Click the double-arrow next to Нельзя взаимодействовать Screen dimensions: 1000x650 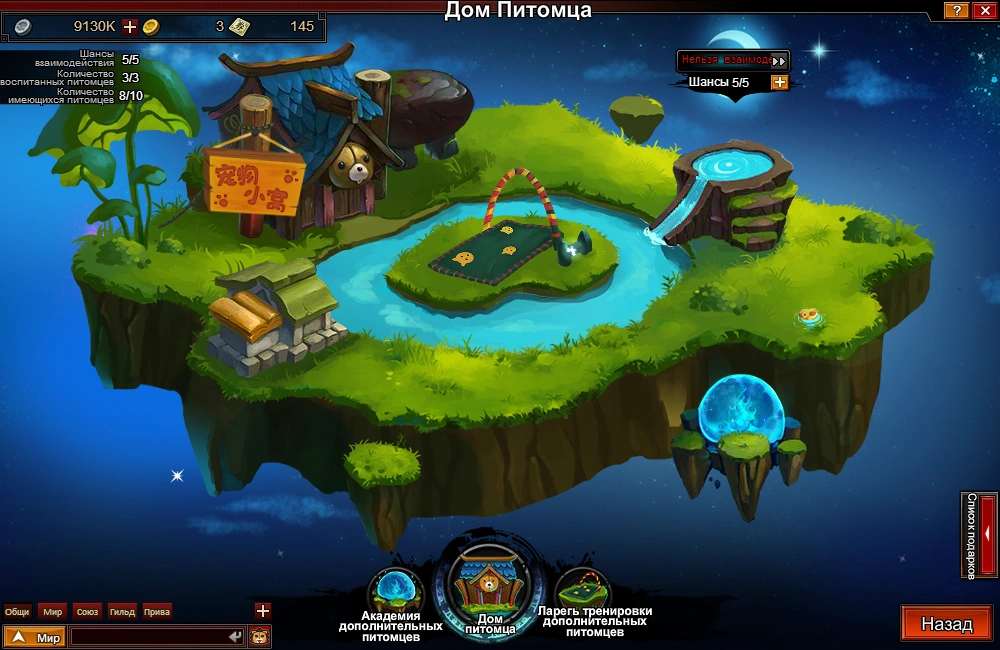point(778,61)
